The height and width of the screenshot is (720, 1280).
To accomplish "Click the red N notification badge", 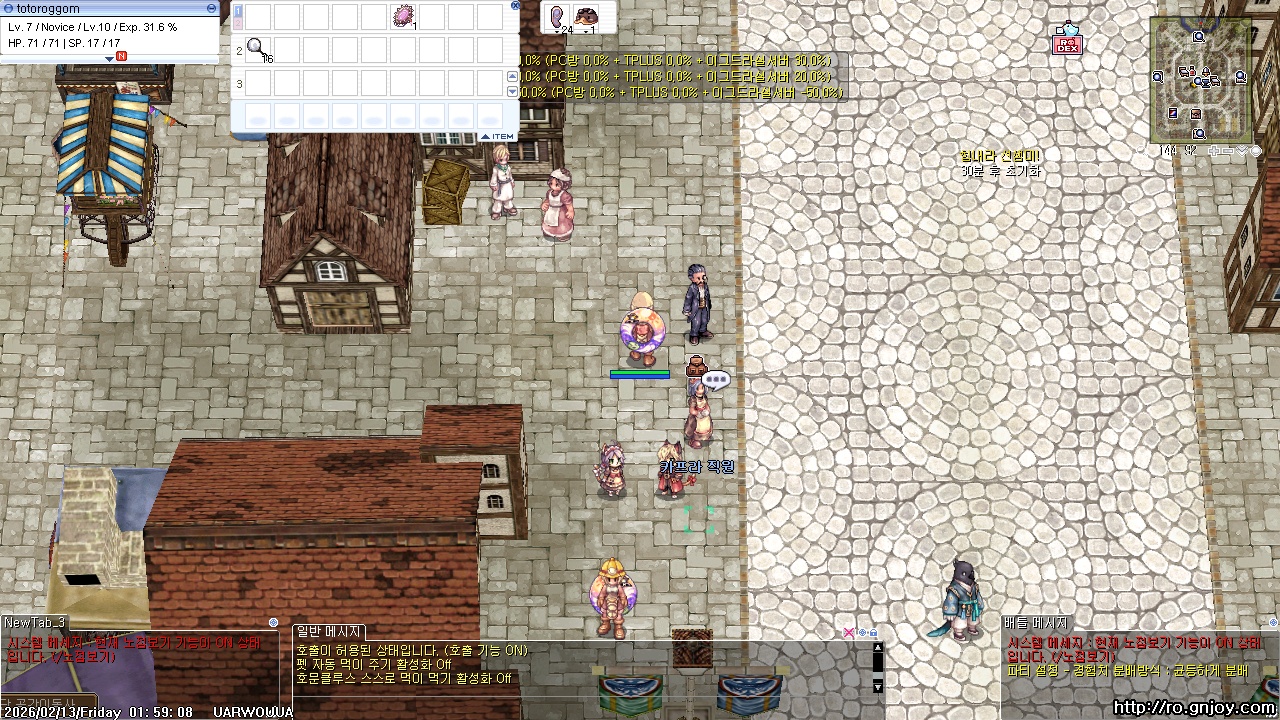I will pos(122,56).
